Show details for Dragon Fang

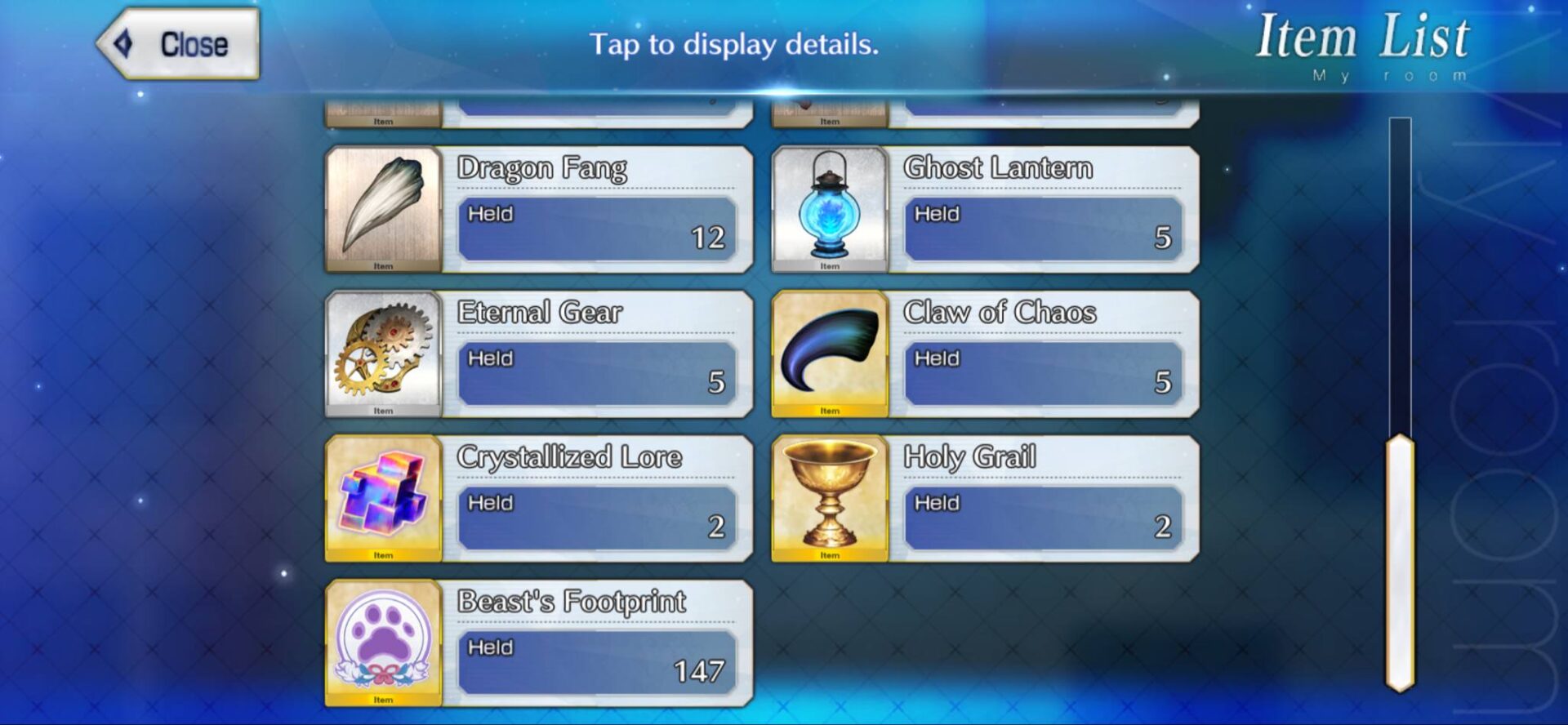pyautogui.click(x=539, y=209)
